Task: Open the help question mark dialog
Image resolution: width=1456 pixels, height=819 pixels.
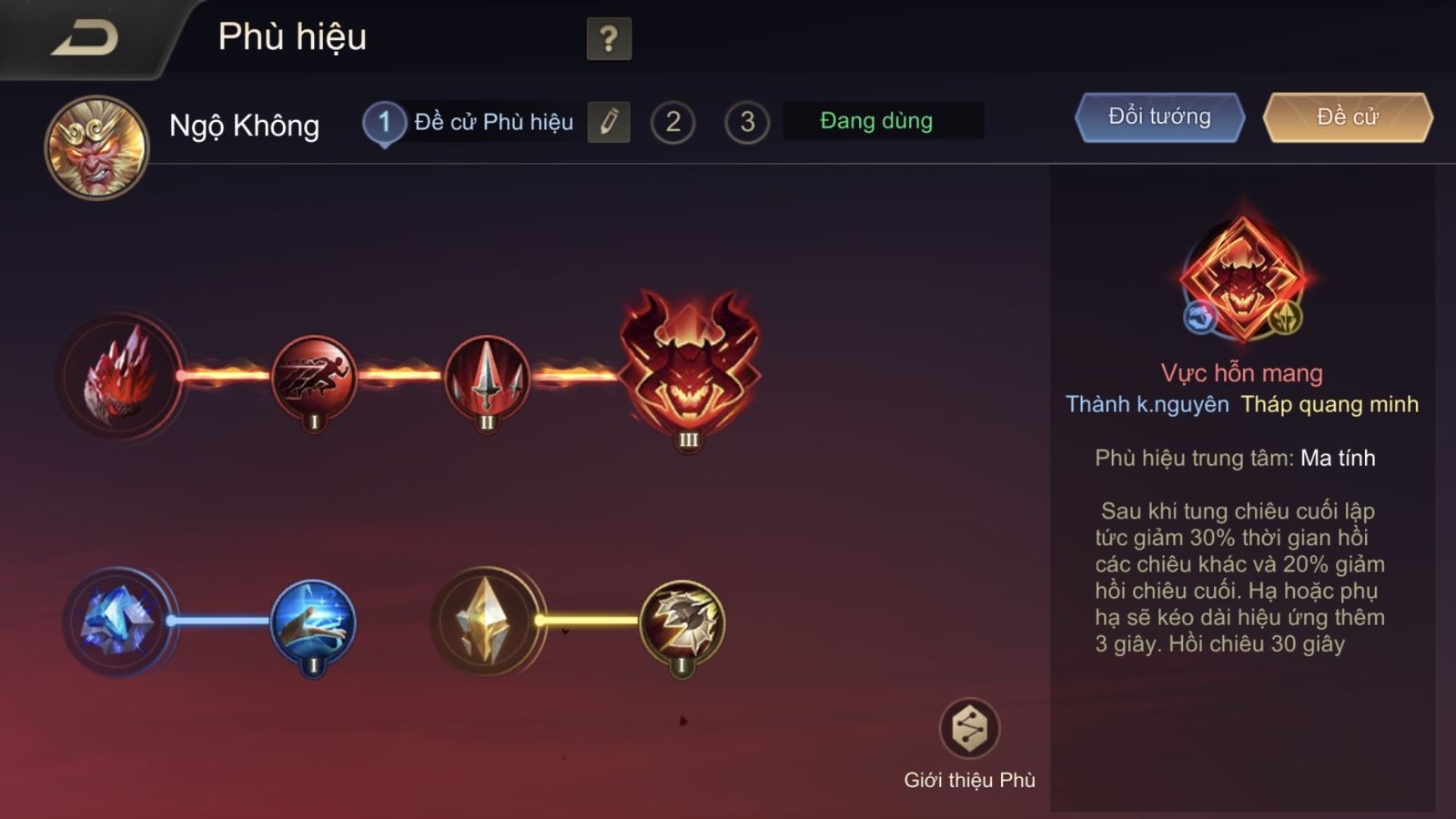Action: (x=608, y=38)
